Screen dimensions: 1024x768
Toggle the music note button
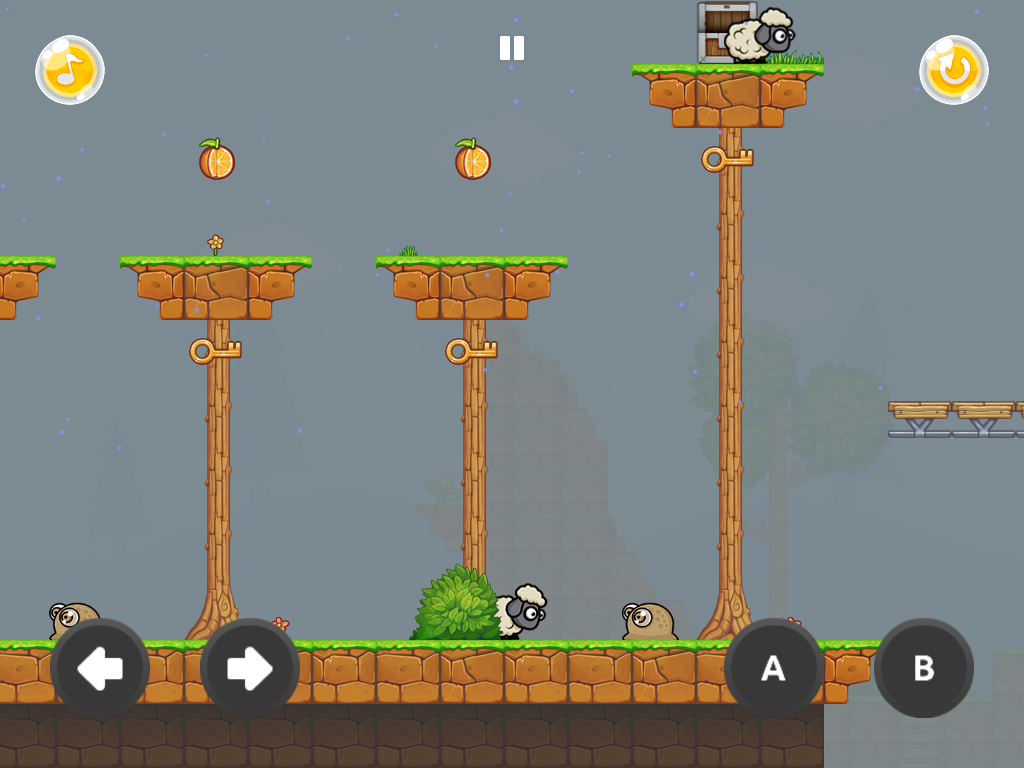point(70,70)
